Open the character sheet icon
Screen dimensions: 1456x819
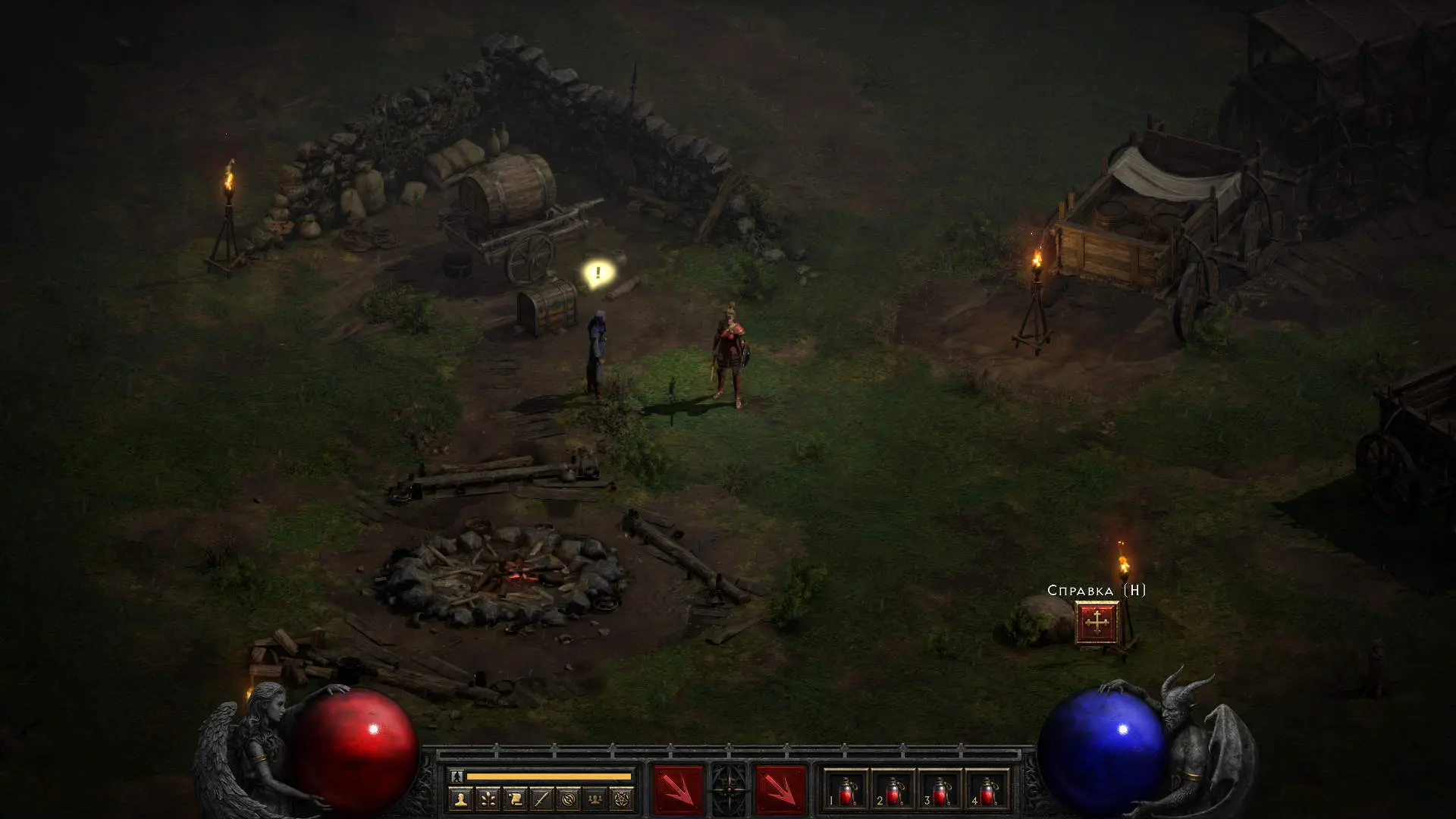pyautogui.click(x=460, y=799)
